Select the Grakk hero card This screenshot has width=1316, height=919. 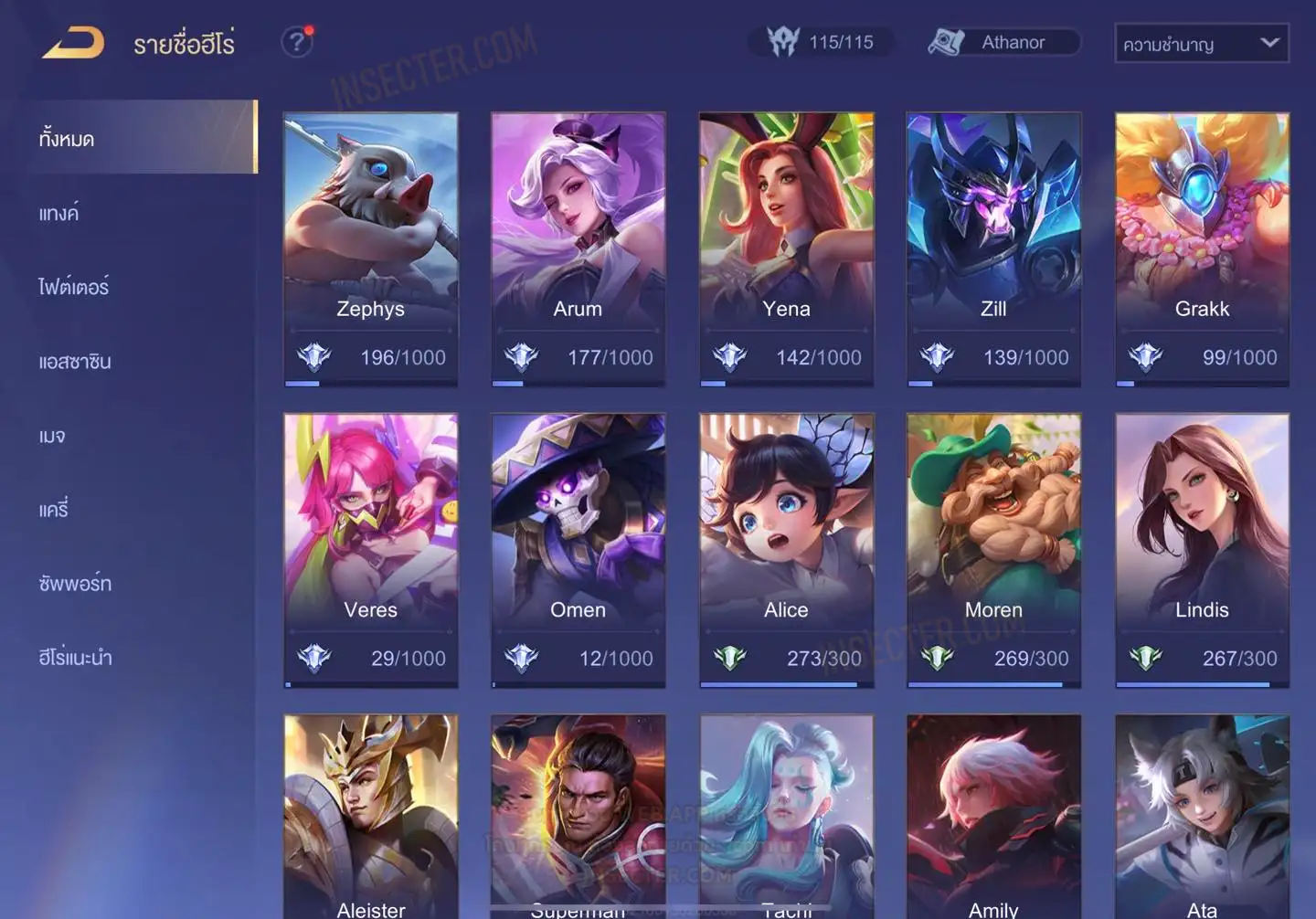point(1202,248)
